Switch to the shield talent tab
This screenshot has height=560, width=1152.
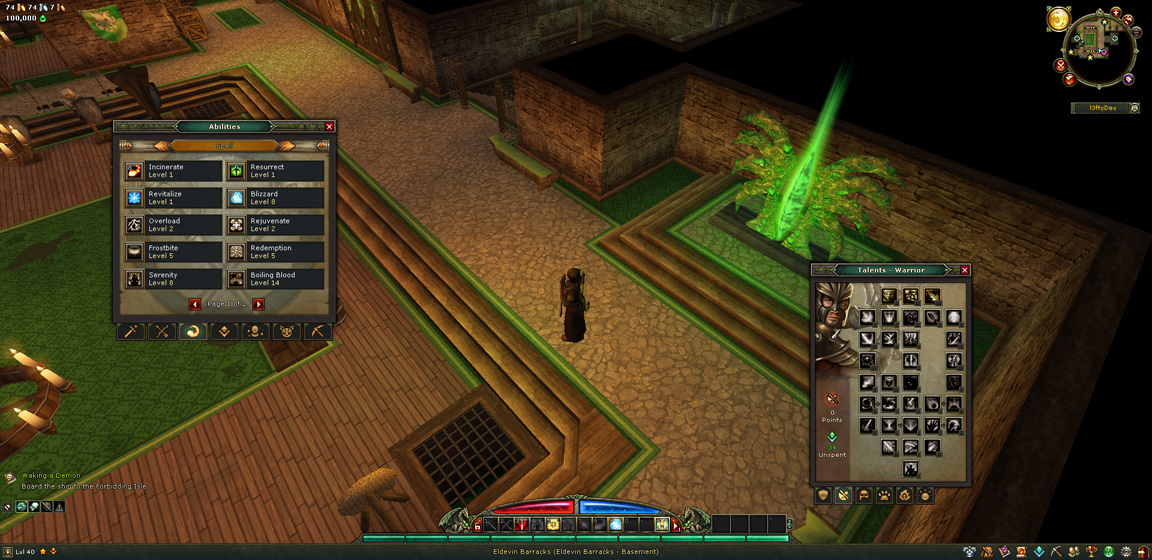[824, 495]
